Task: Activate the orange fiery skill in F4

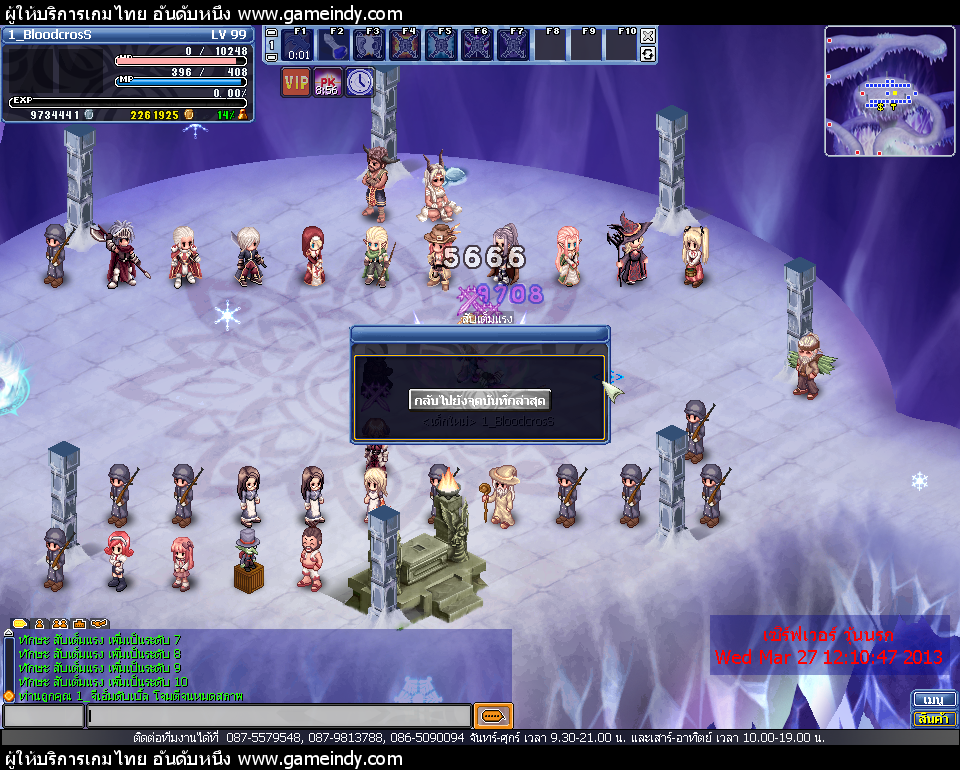Action: click(x=405, y=46)
